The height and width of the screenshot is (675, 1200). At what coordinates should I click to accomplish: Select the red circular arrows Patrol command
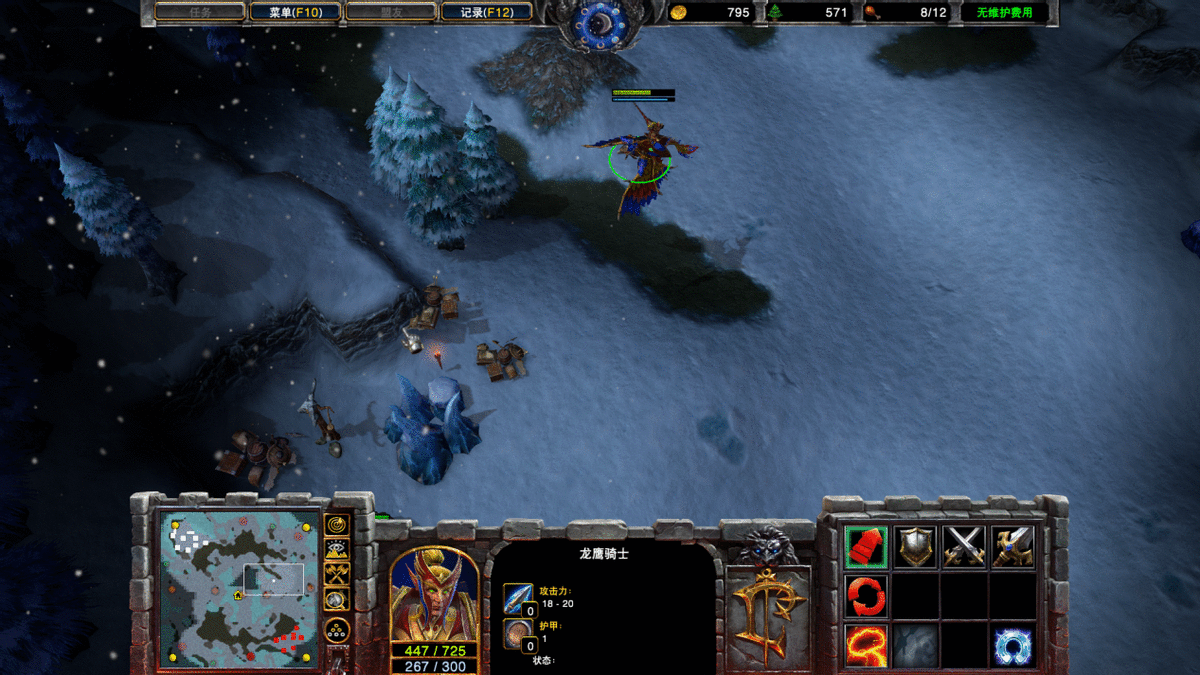coord(866,596)
